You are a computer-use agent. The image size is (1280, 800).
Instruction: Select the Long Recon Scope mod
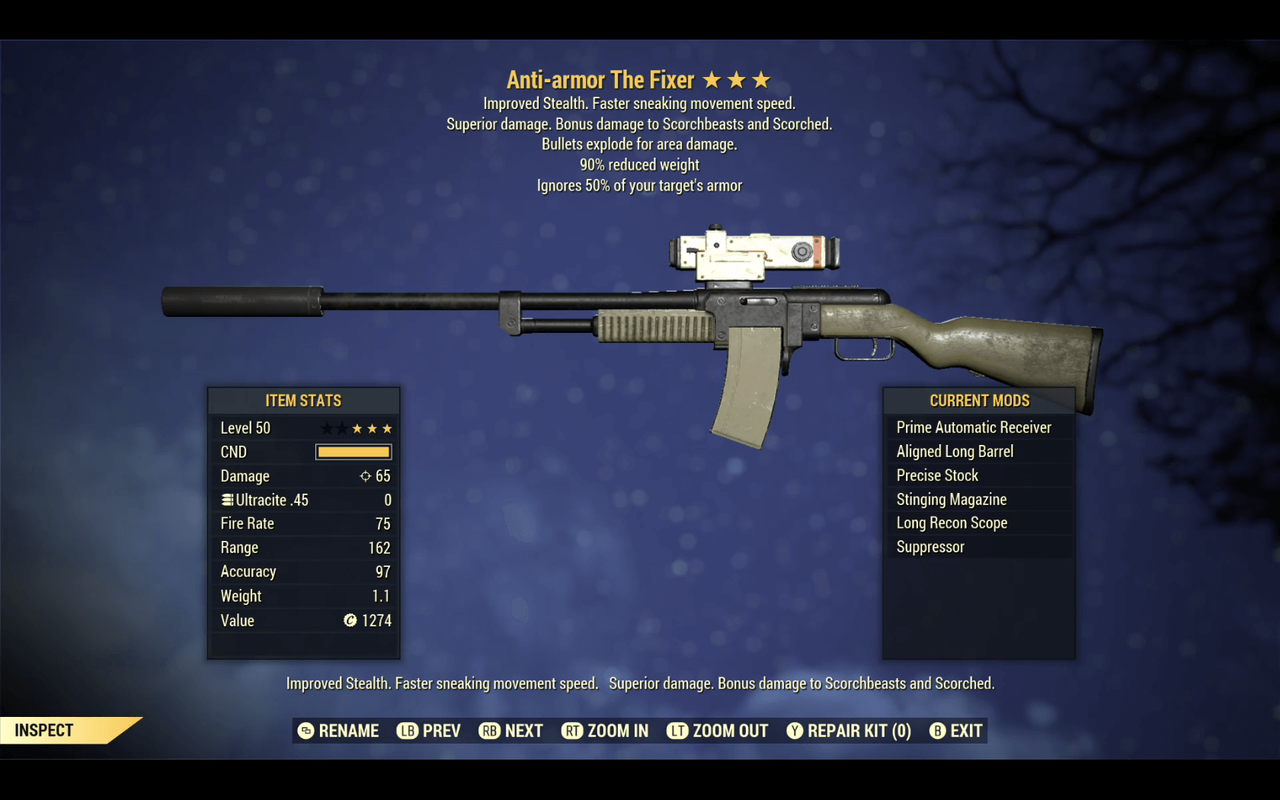[952, 523]
